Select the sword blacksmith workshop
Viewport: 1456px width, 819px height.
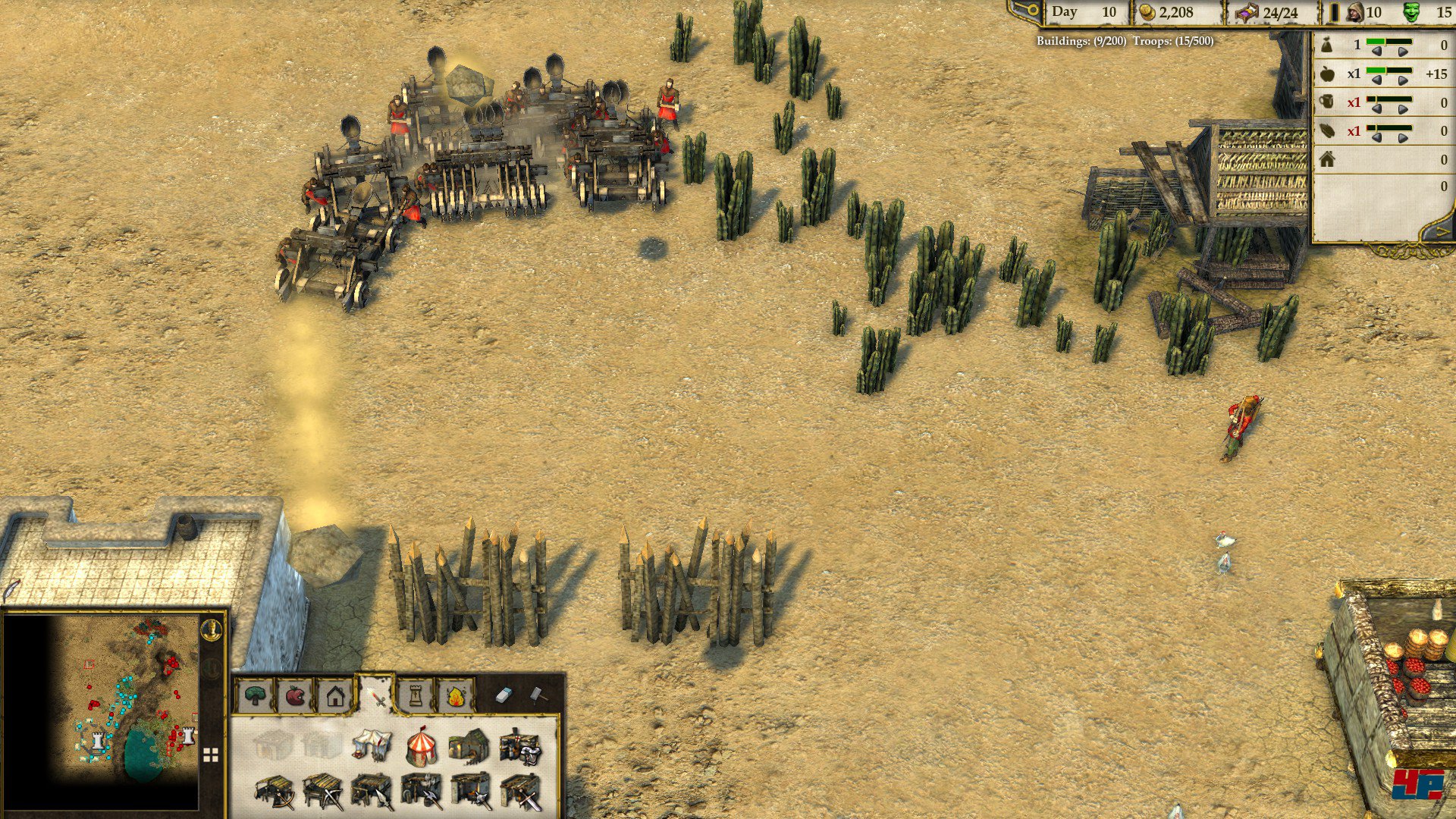click(x=521, y=792)
